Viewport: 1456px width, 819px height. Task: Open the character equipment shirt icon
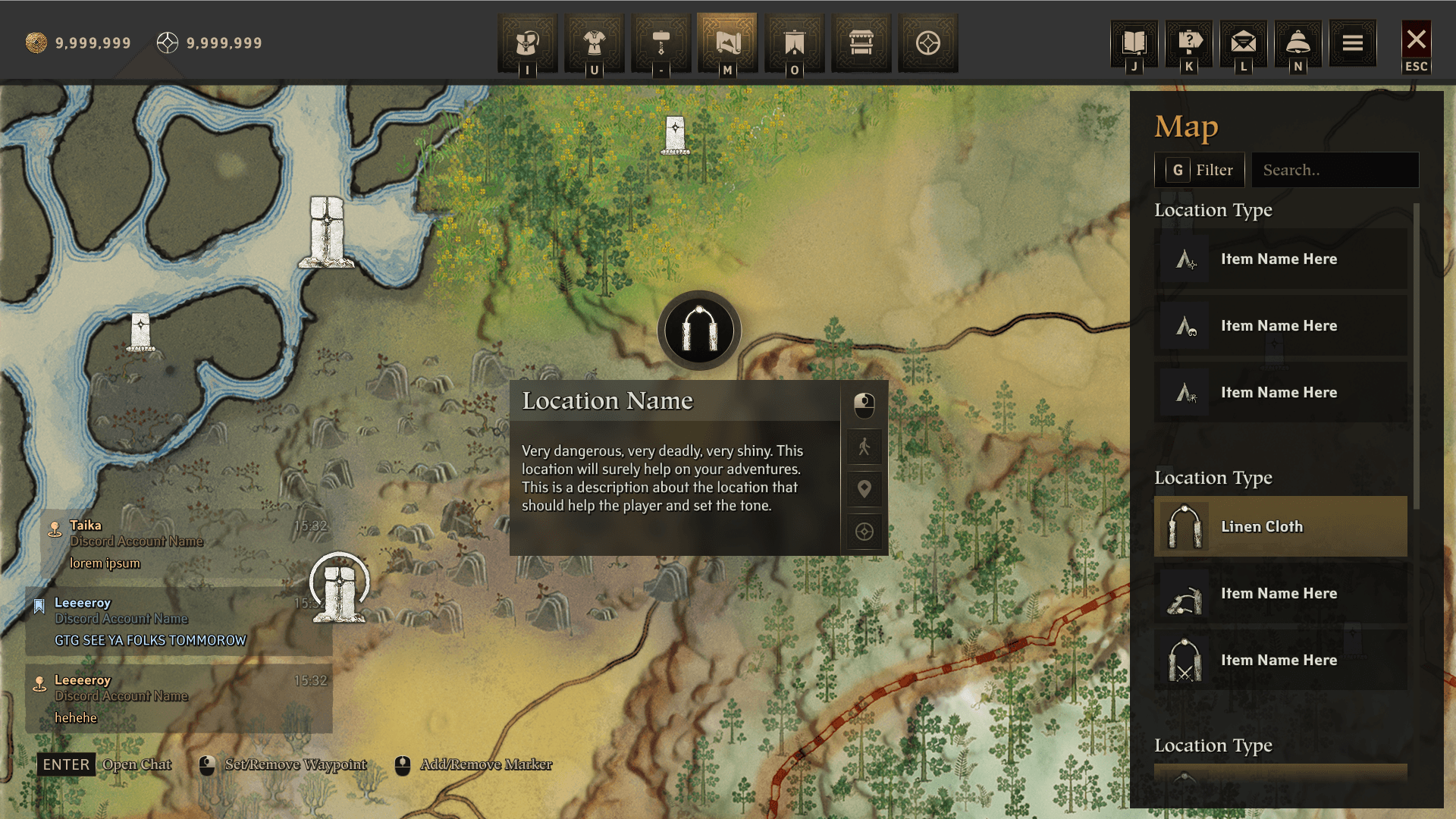[594, 43]
